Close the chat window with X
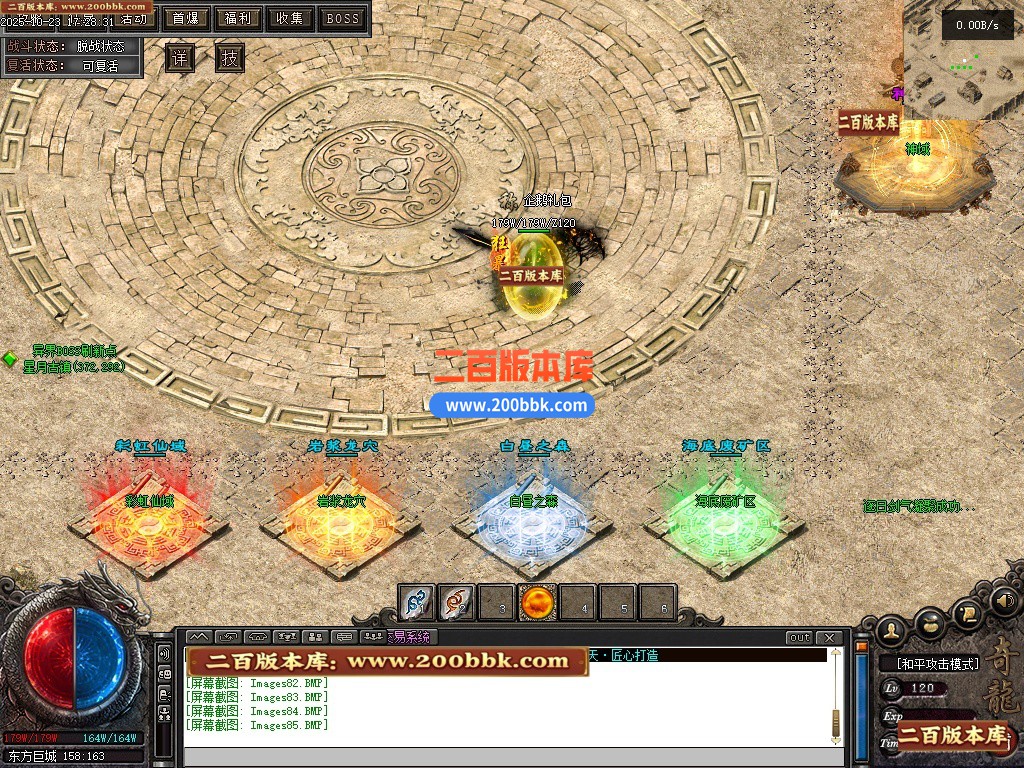Viewport: 1024px width, 768px height. point(829,638)
